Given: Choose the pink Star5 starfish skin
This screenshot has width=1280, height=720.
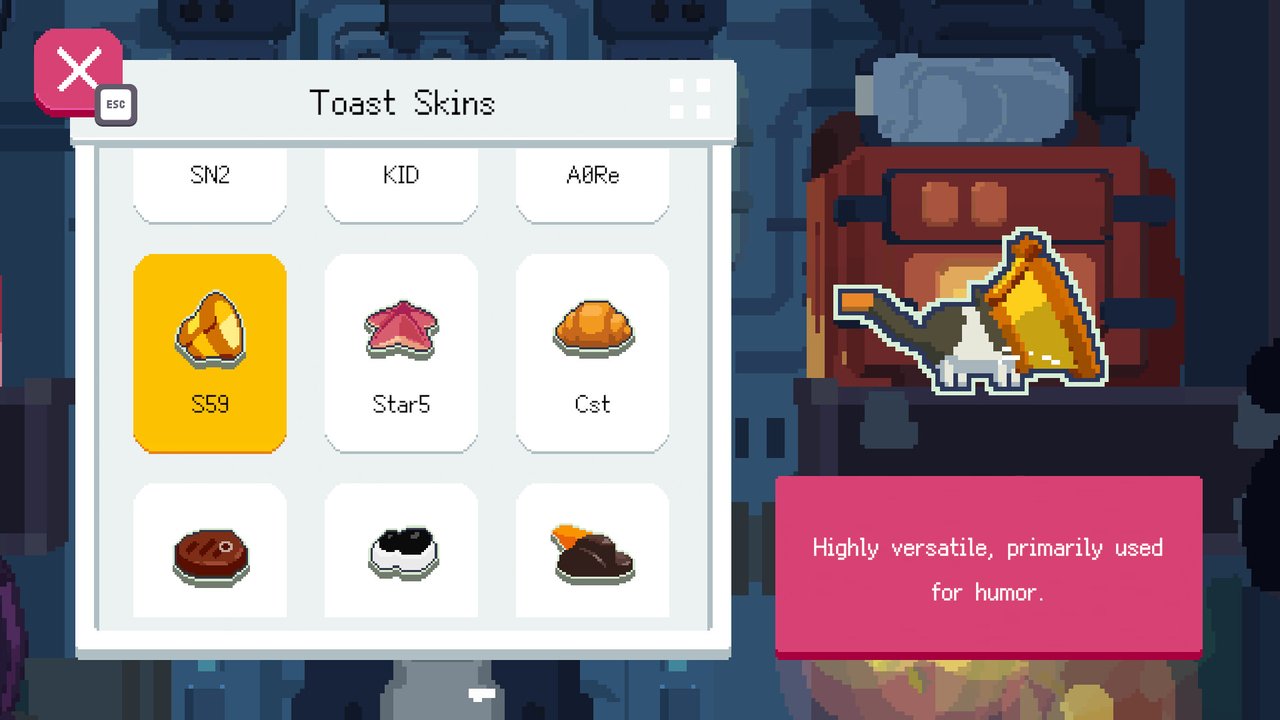Looking at the screenshot, I should [401, 352].
